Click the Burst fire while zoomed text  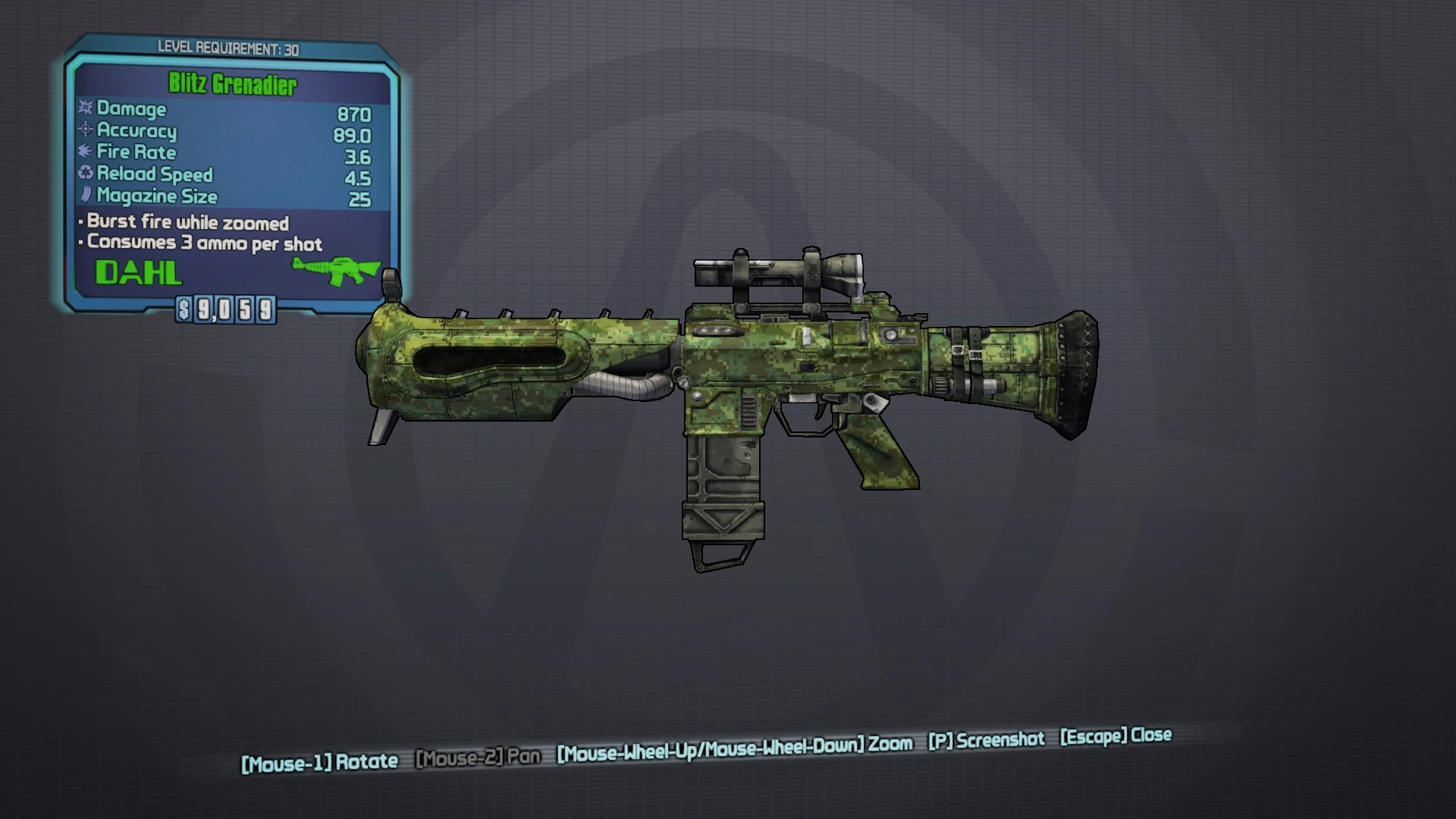(x=182, y=222)
